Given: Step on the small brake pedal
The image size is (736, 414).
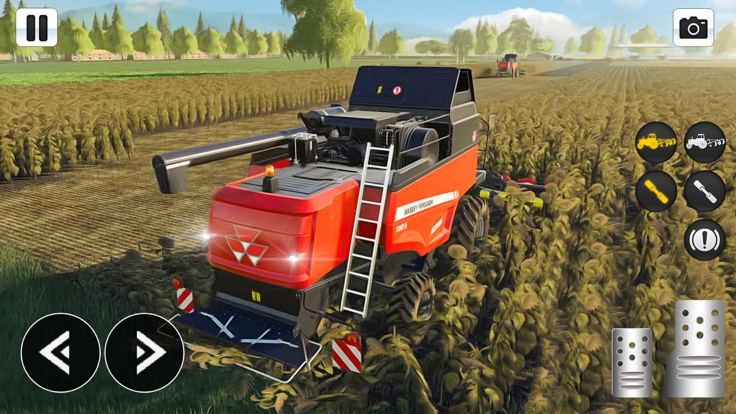Looking at the screenshot, I should point(632,362).
